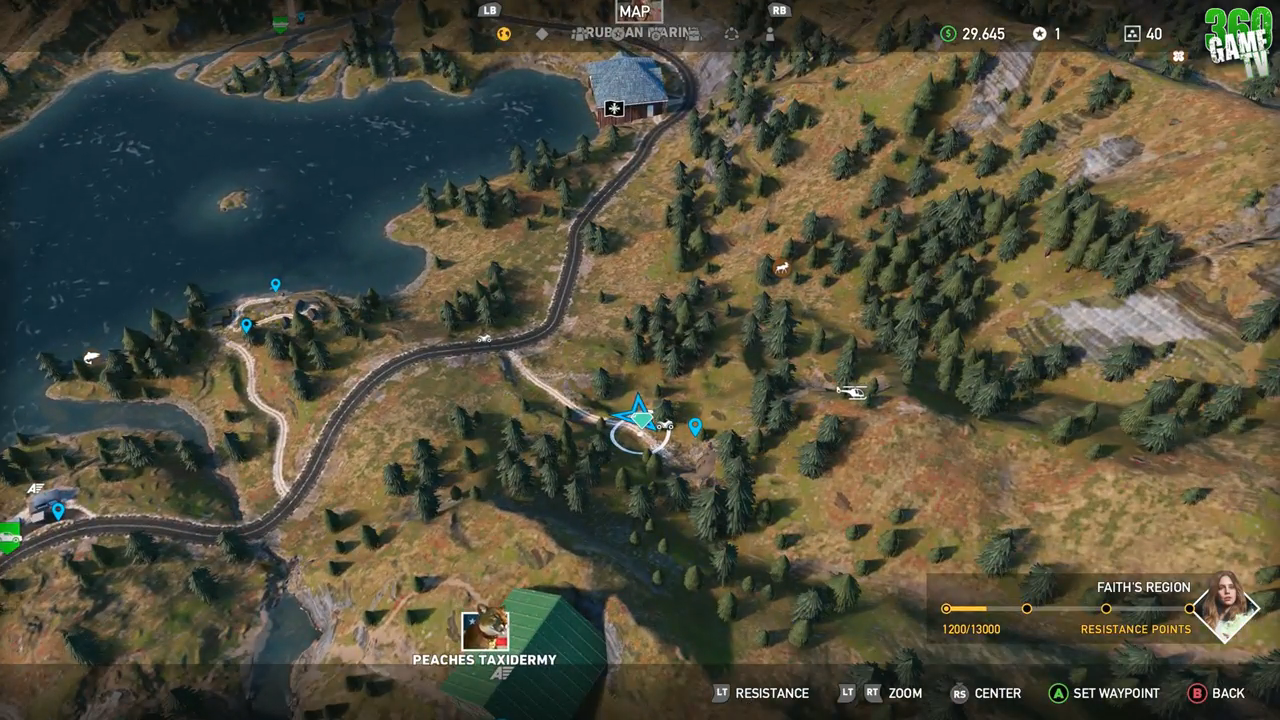Click the motorcycle icon near the winding road

483,340
